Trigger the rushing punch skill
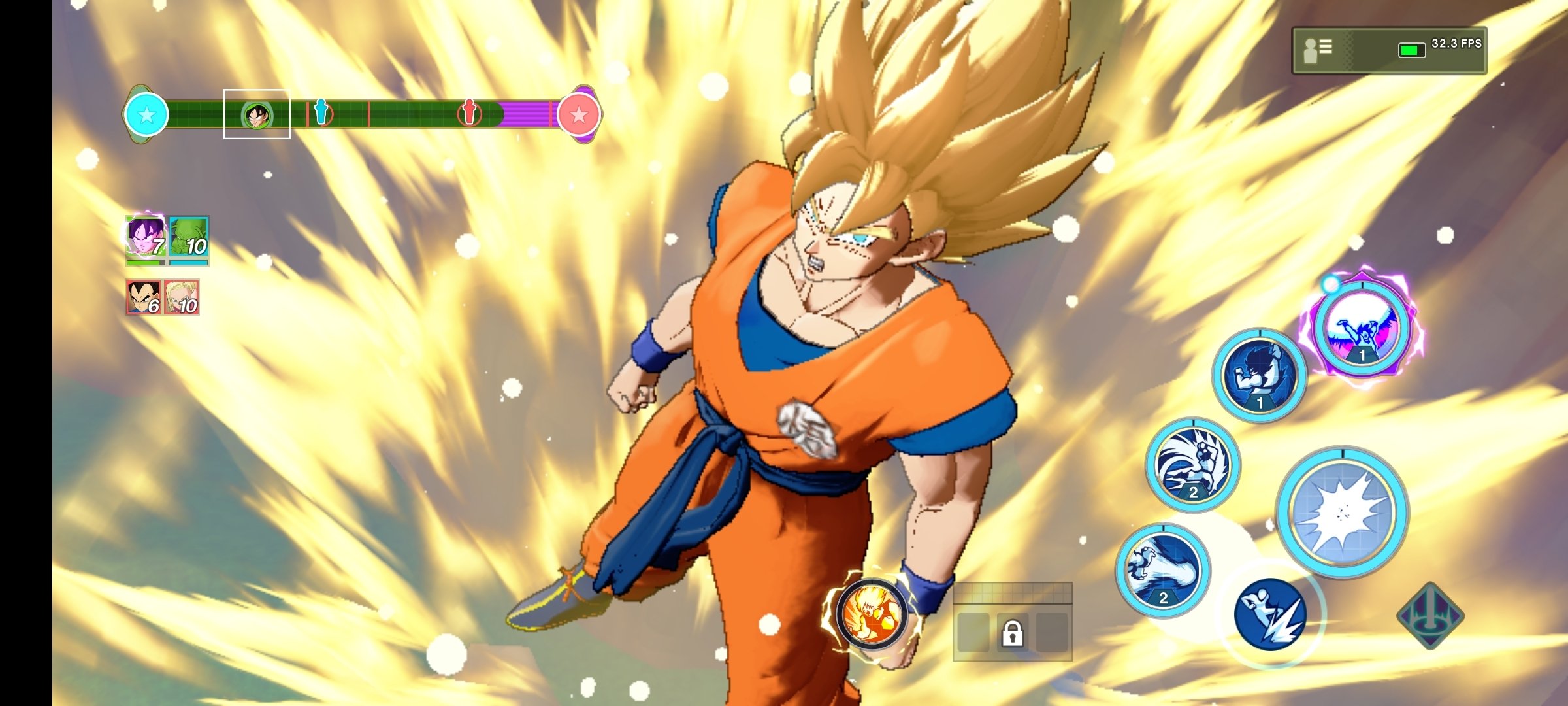Viewport: 1568px width, 706px height. [x=1193, y=465]
